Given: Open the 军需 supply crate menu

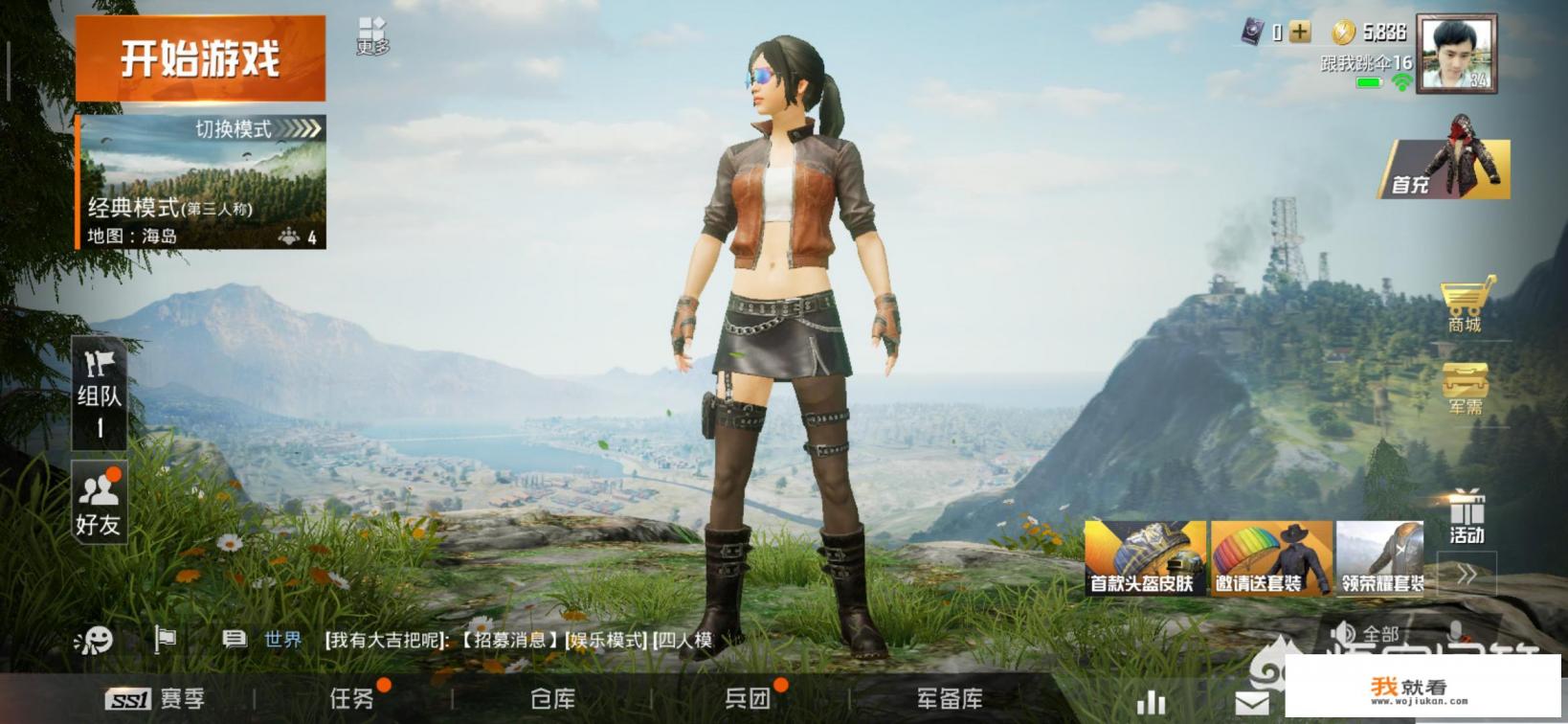Looking at the screenshot, I should tap(1465, 388).
